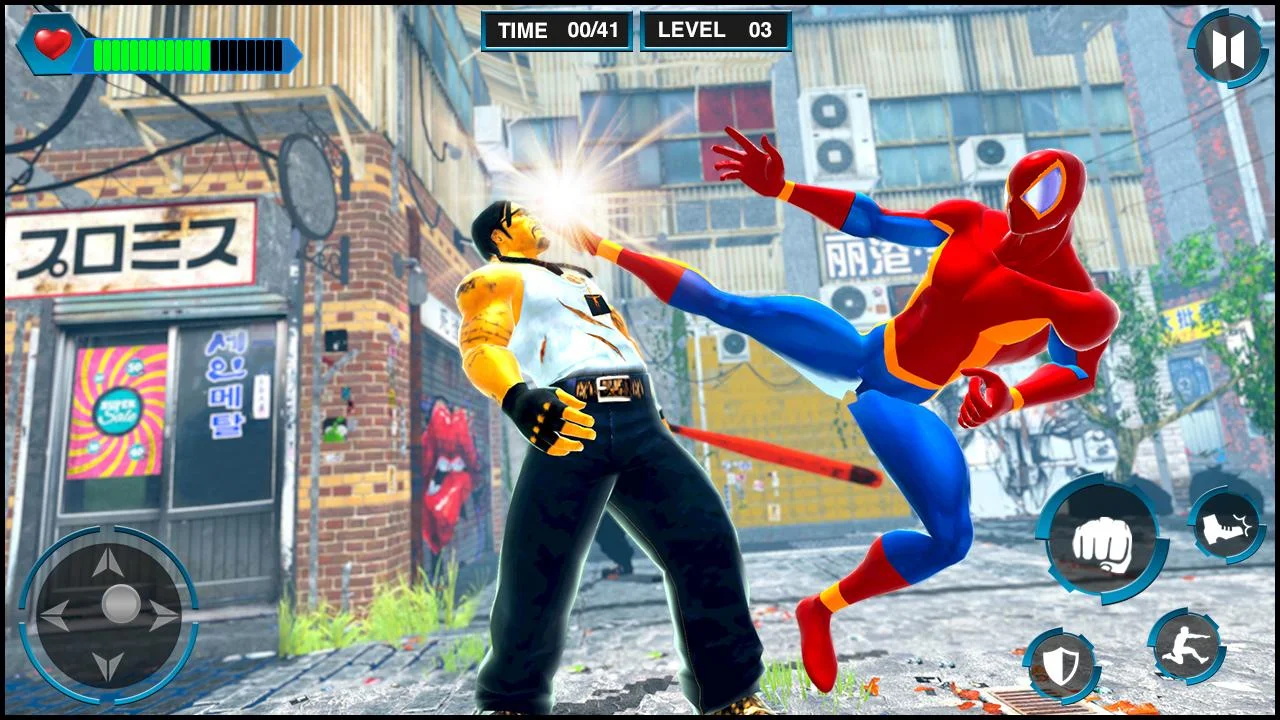Image resolution: width=1280 pixels, height=720 pixels.
Task: Tap the joystick's right arrow
Action: click(163, 614)
